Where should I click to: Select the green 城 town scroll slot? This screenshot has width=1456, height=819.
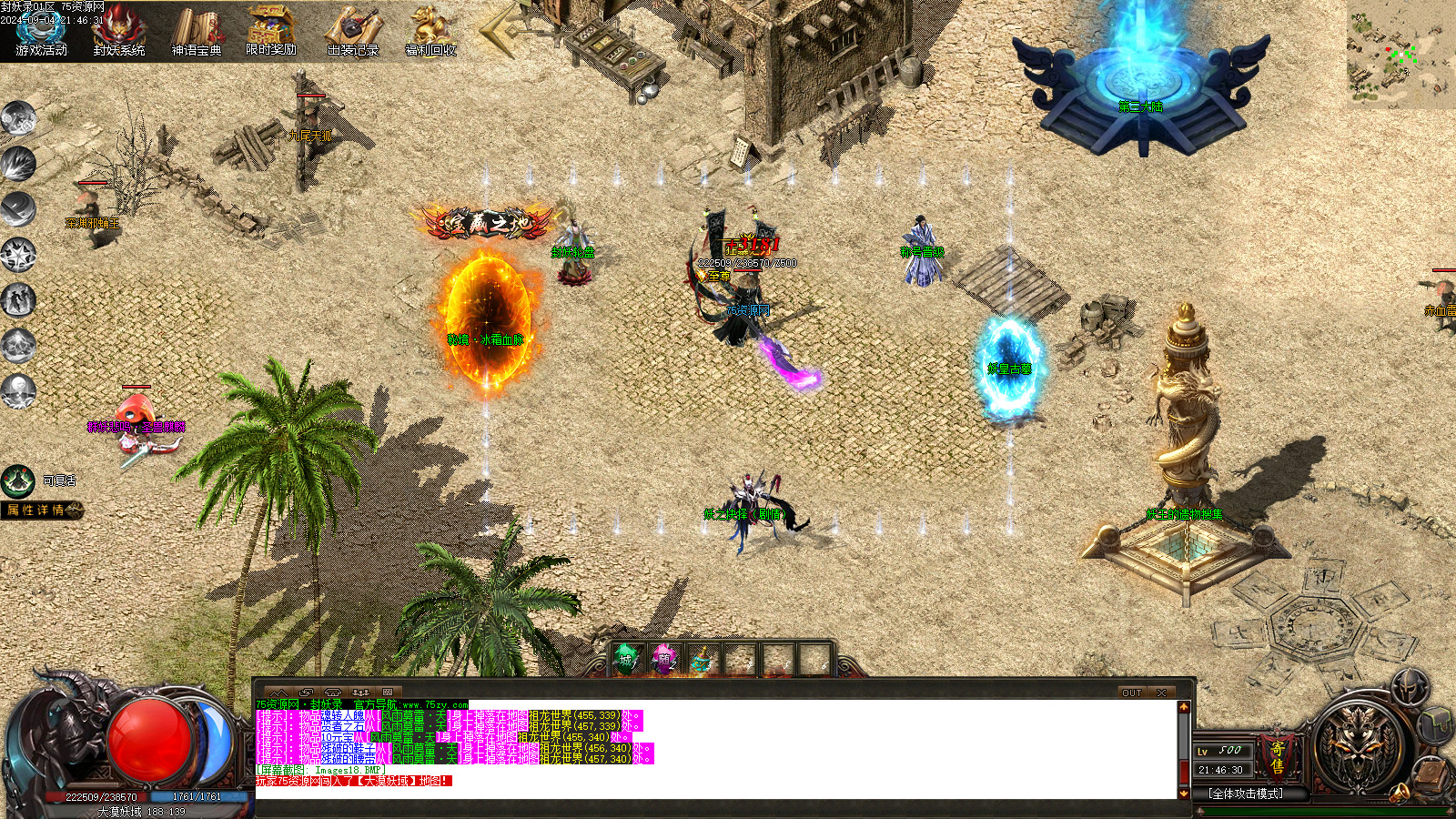626,660
